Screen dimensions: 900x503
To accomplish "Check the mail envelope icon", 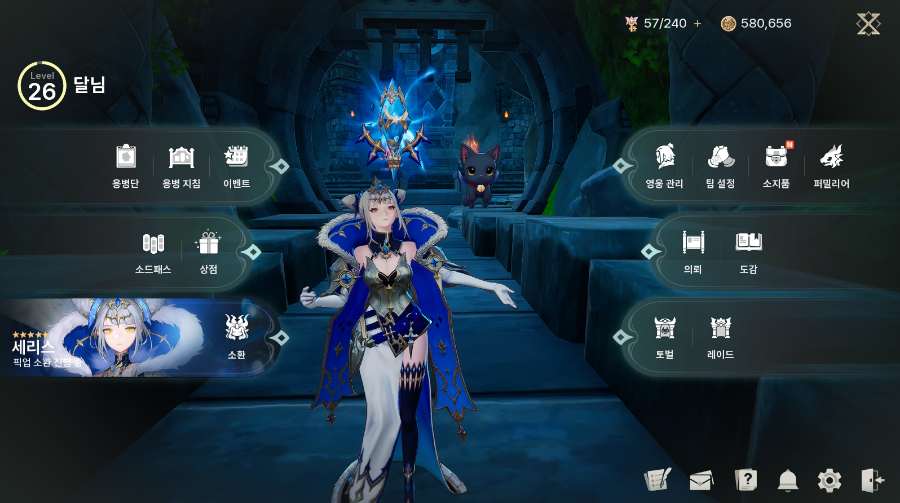I will coord(701,480).
